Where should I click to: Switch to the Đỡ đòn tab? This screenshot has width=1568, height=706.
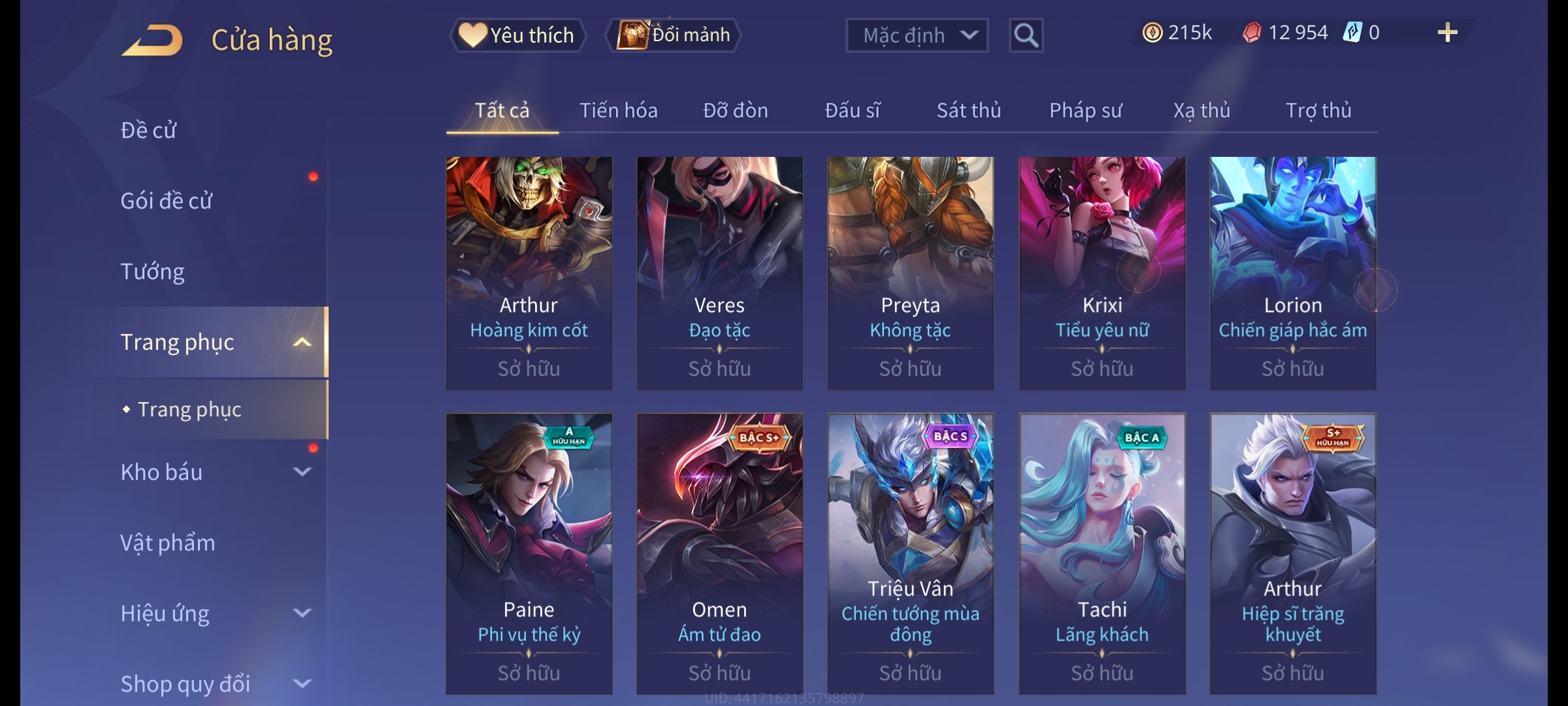[x=735, y=110]
